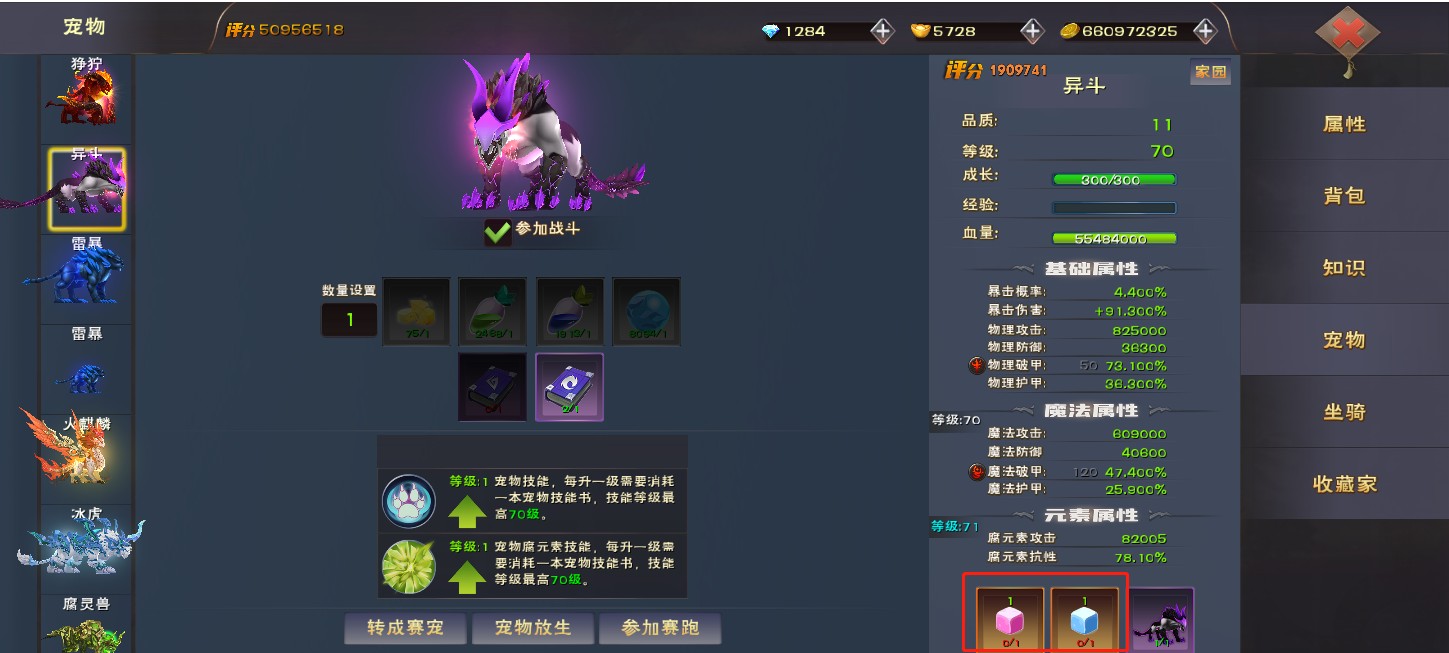The height and width of the screenshot is (653, 1449).
Task: Switch to the 收藏家 tab
Action: (1344, 484)
